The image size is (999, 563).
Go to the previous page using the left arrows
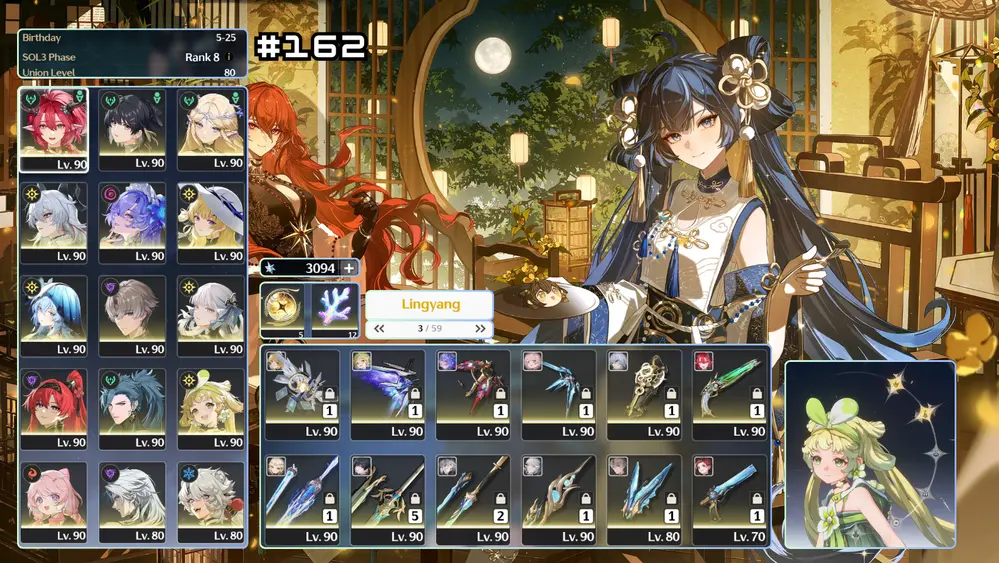click(379, 328)
